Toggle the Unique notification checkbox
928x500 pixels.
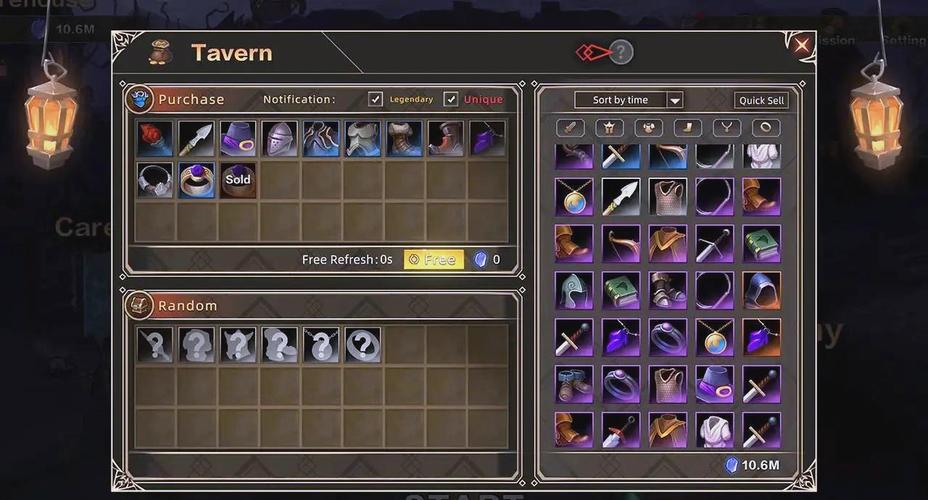pos(451,99)
